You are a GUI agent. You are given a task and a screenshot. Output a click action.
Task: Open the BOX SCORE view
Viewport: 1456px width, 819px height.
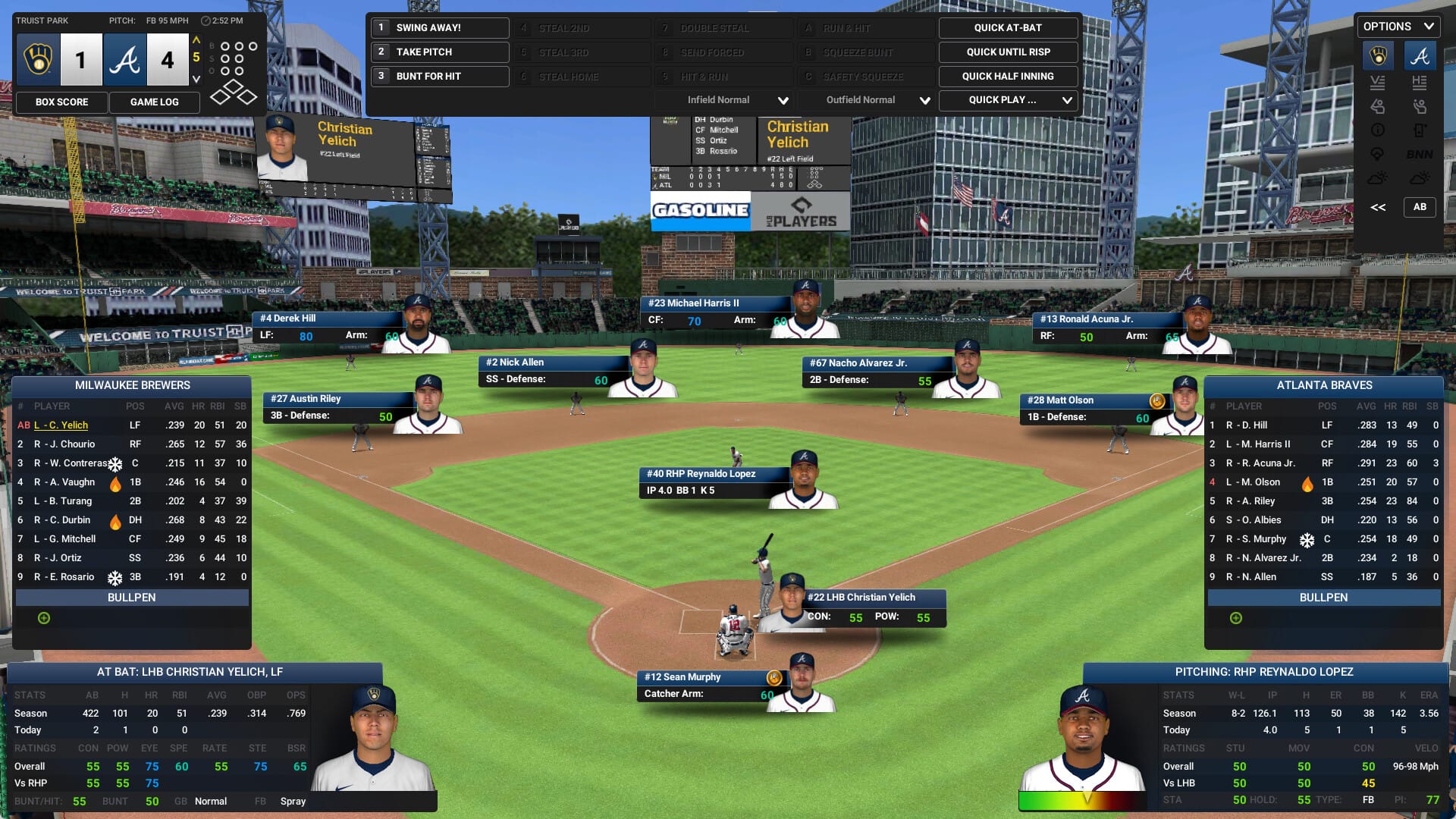[61, 102]
